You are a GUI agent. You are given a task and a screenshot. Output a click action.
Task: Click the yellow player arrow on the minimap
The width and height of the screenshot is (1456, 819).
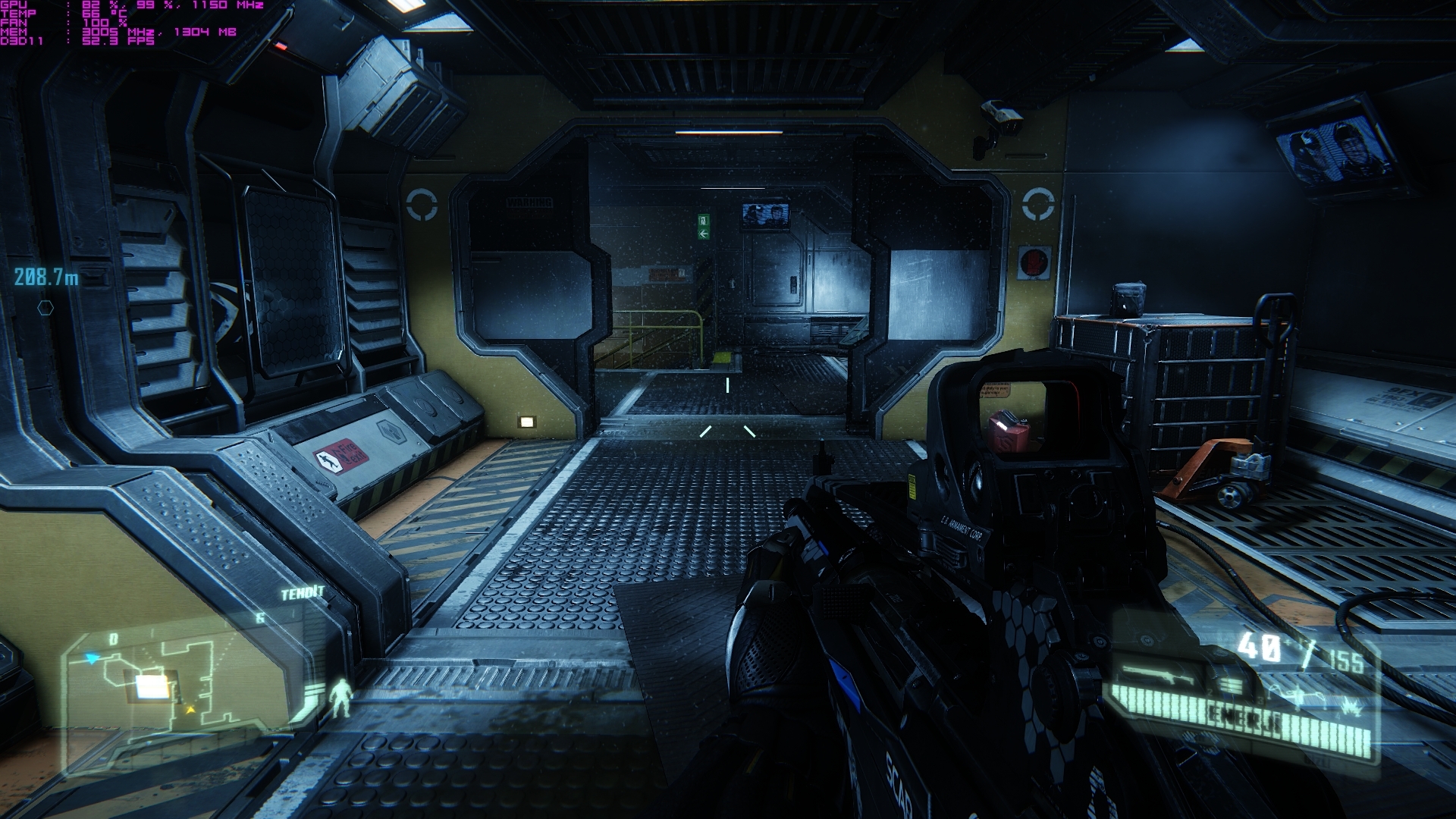click(190, 710)
